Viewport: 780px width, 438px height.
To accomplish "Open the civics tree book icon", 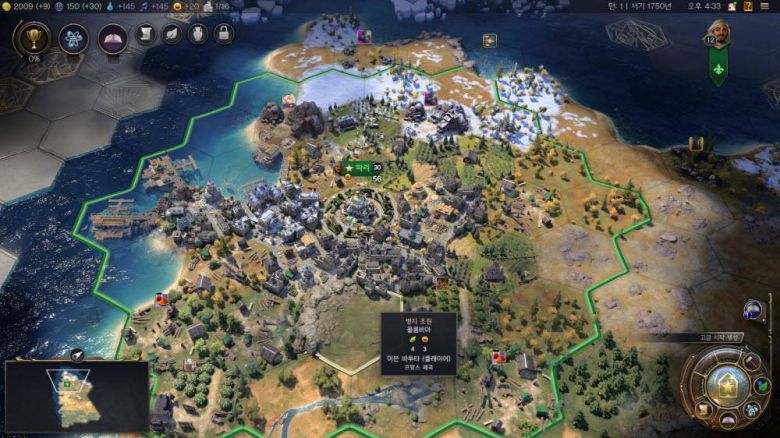I will coord(112,38).
